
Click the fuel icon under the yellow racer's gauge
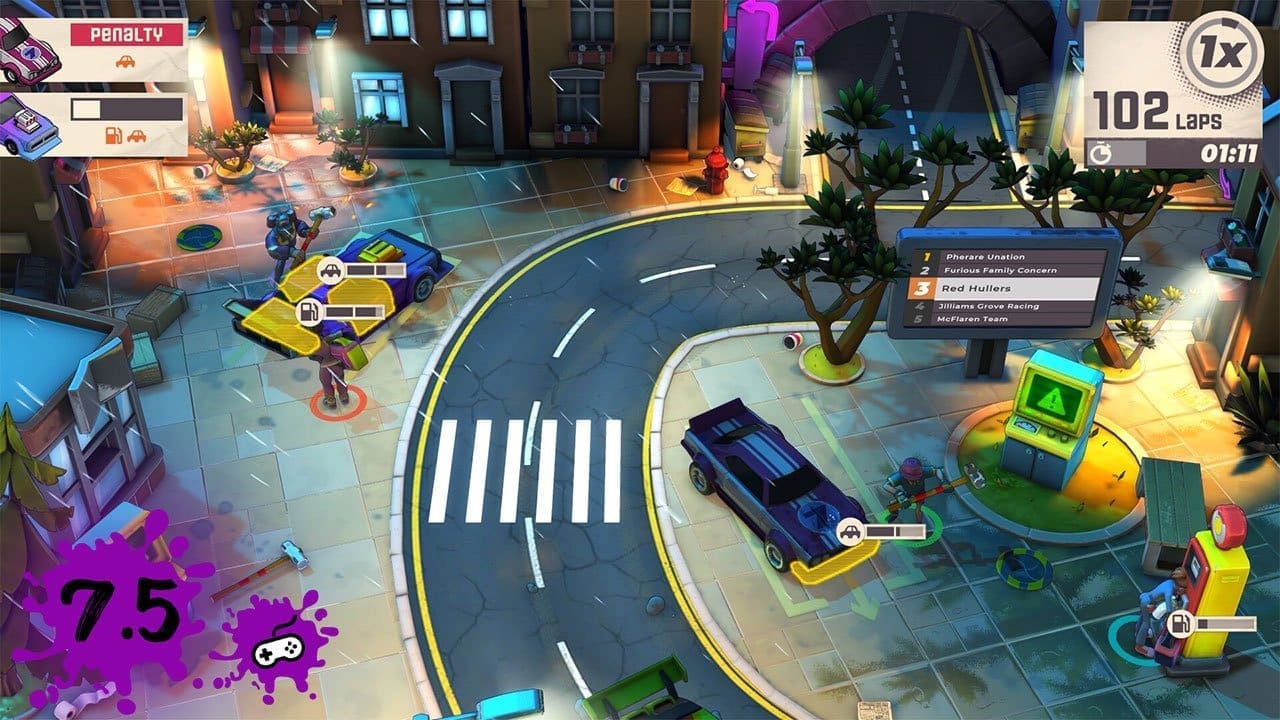[310, 311]
